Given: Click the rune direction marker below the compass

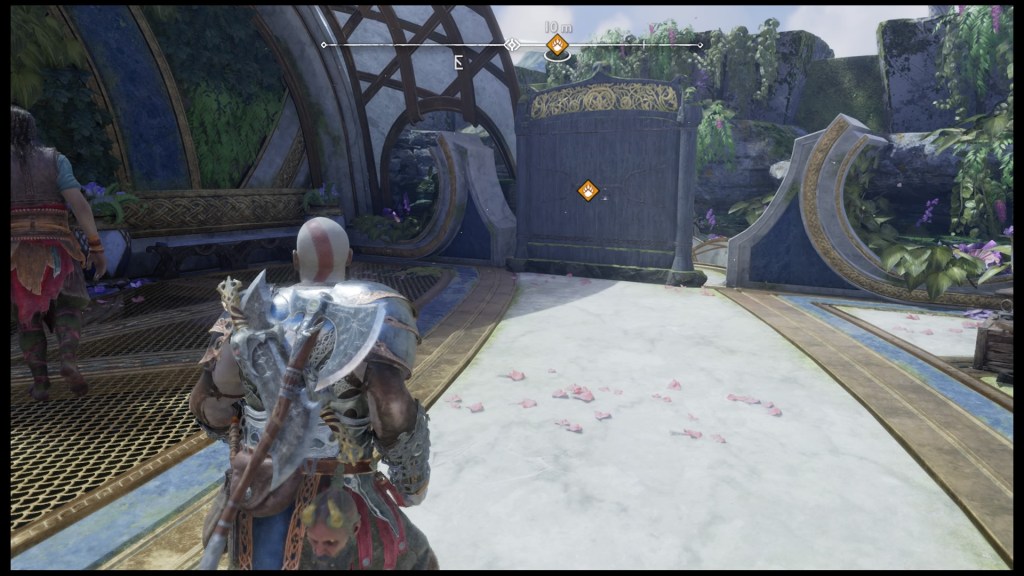Looking at the screenshot, I should [459, 62].
